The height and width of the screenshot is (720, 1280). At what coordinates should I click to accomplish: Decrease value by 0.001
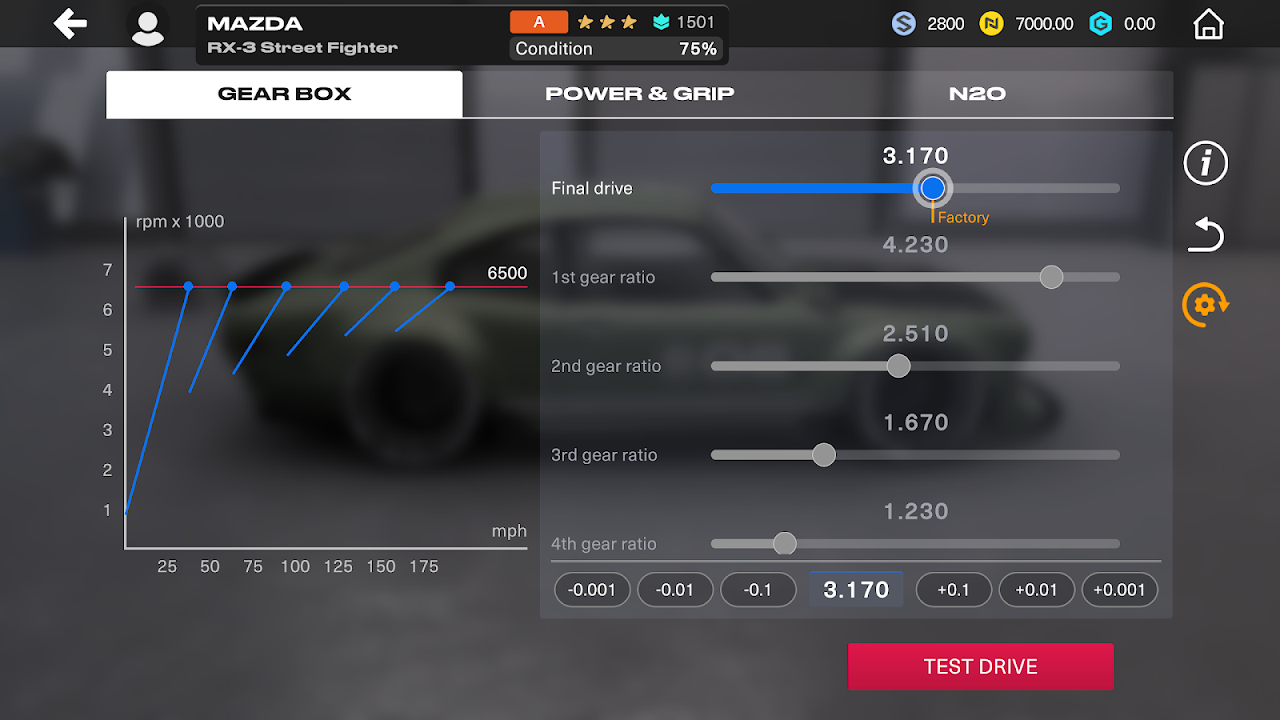coord(592,590)
